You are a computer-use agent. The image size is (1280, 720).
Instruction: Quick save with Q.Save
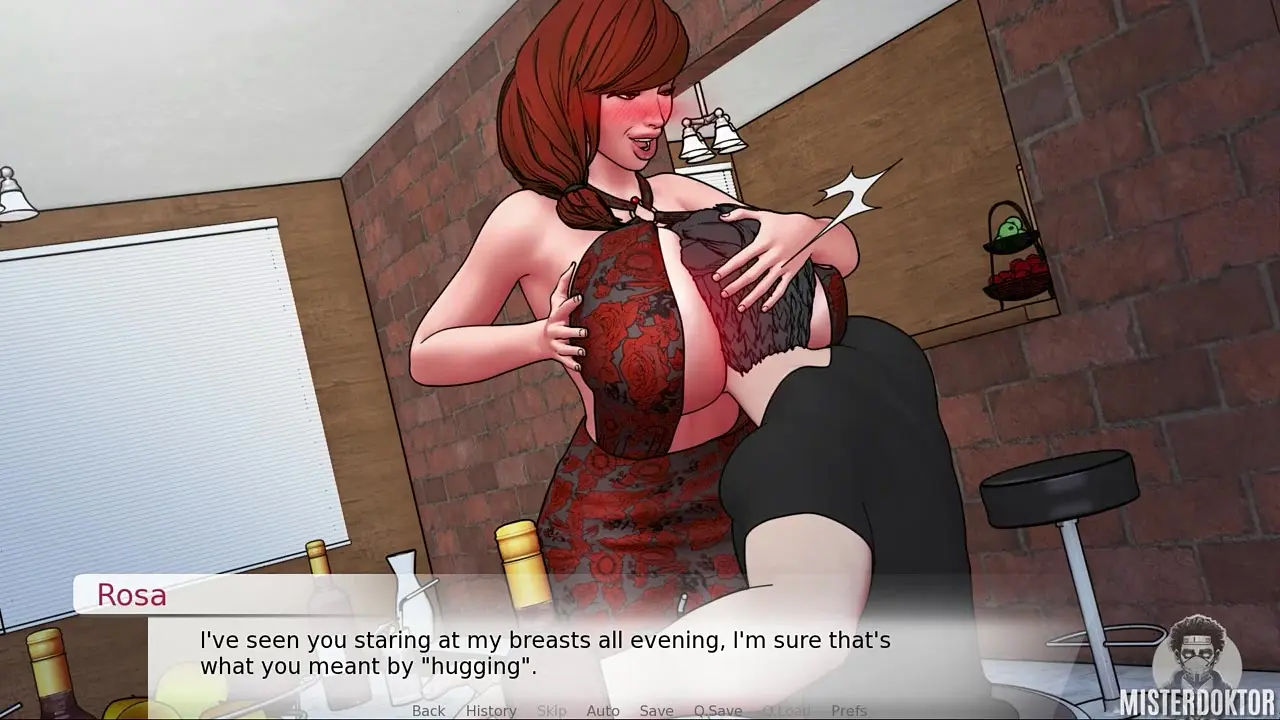click(718, 711)
